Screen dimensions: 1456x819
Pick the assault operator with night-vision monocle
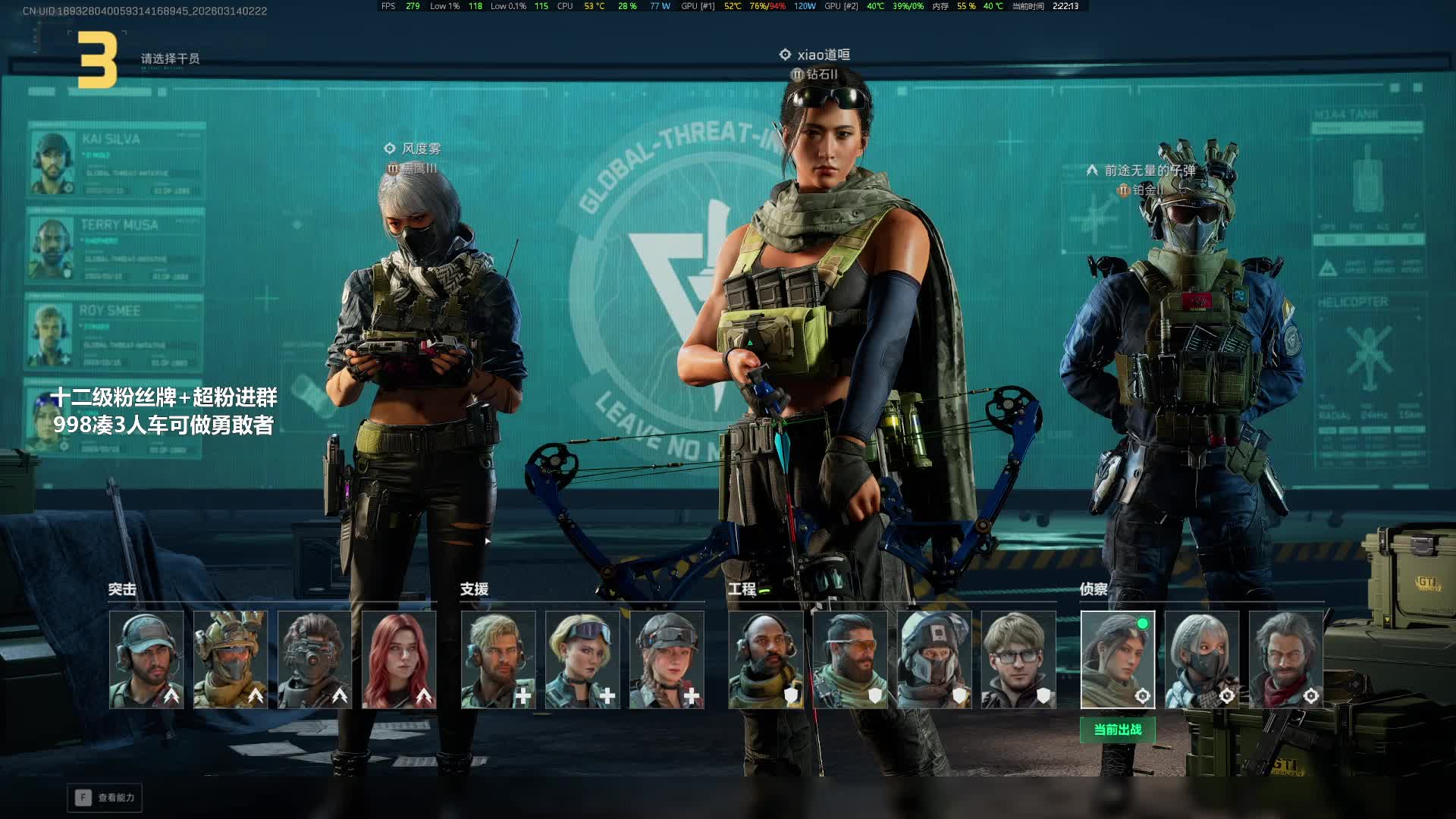pyautogui.click(x=315, y=660)
